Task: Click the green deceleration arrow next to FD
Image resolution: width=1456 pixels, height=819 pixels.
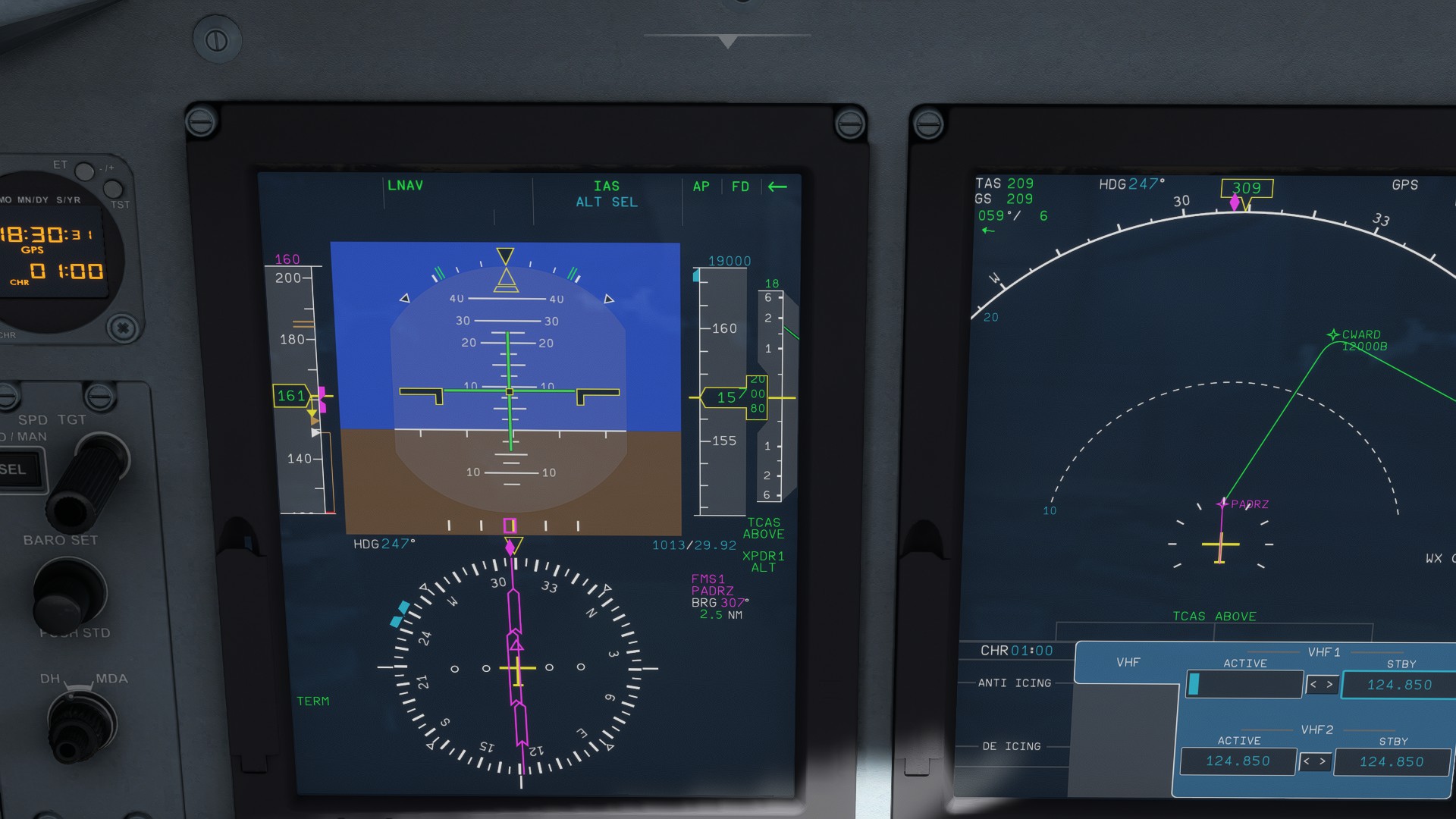Action: pos(776,187)
